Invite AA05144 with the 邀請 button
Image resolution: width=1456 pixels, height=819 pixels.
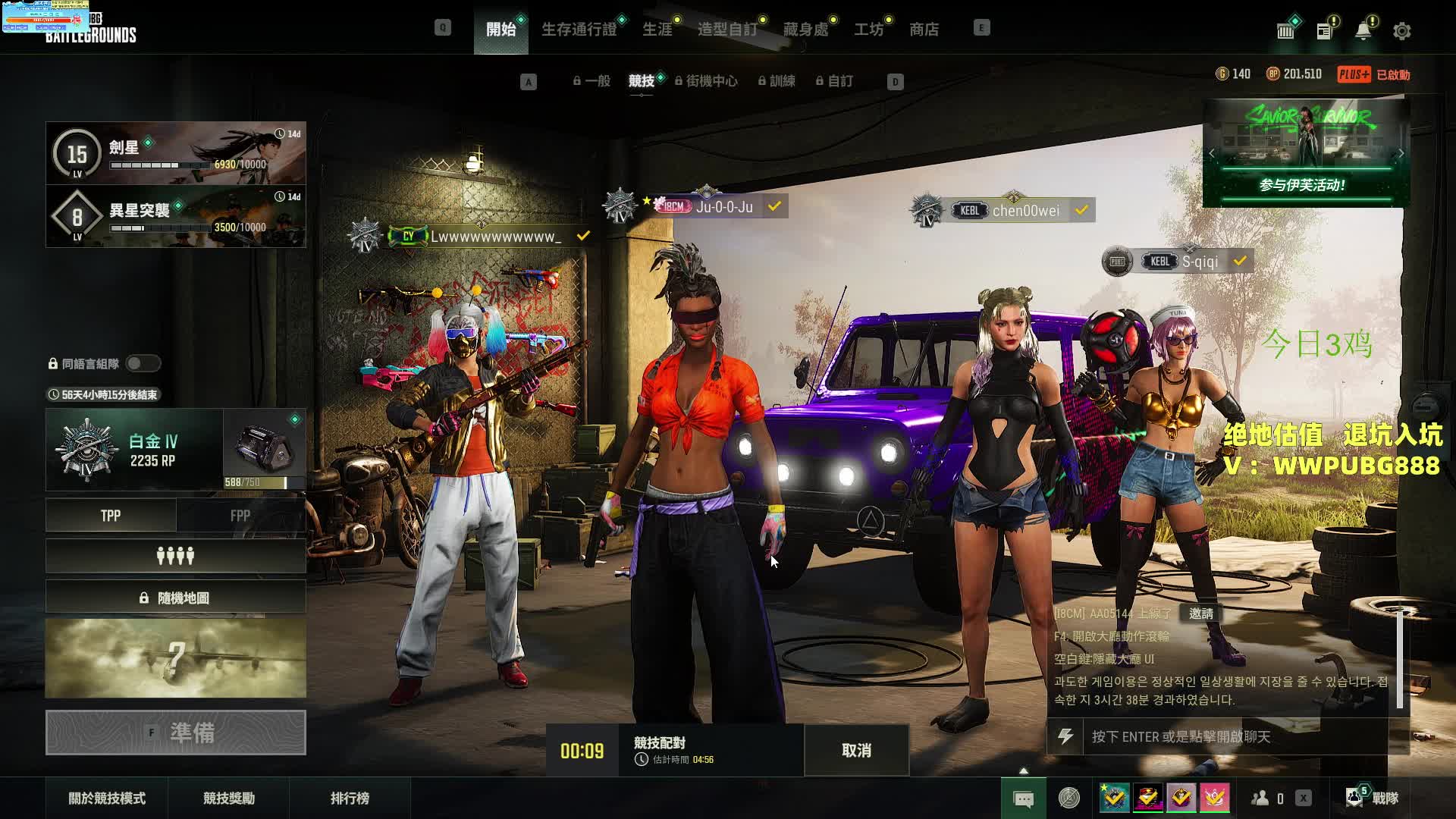tap(1200, 613)
